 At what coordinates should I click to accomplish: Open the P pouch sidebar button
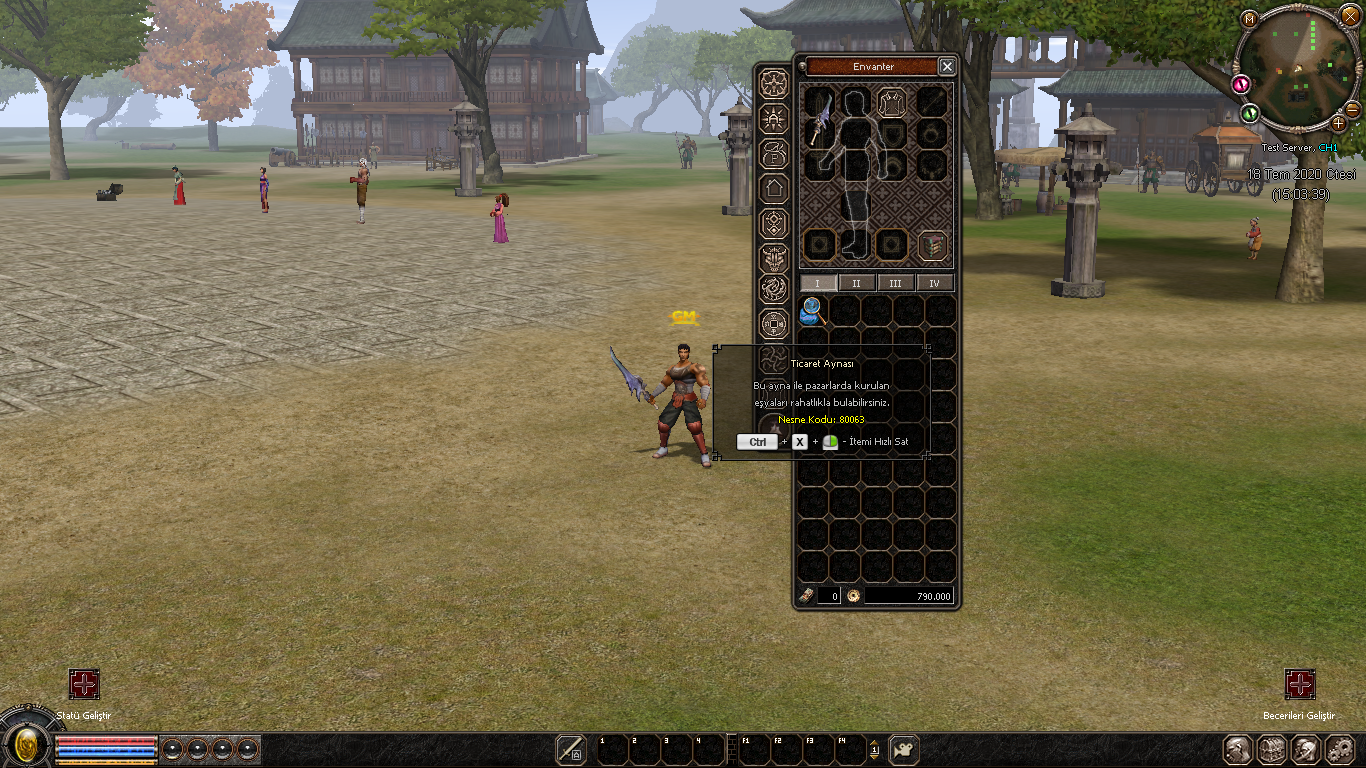pyautogui.click(x=773, y=152)
